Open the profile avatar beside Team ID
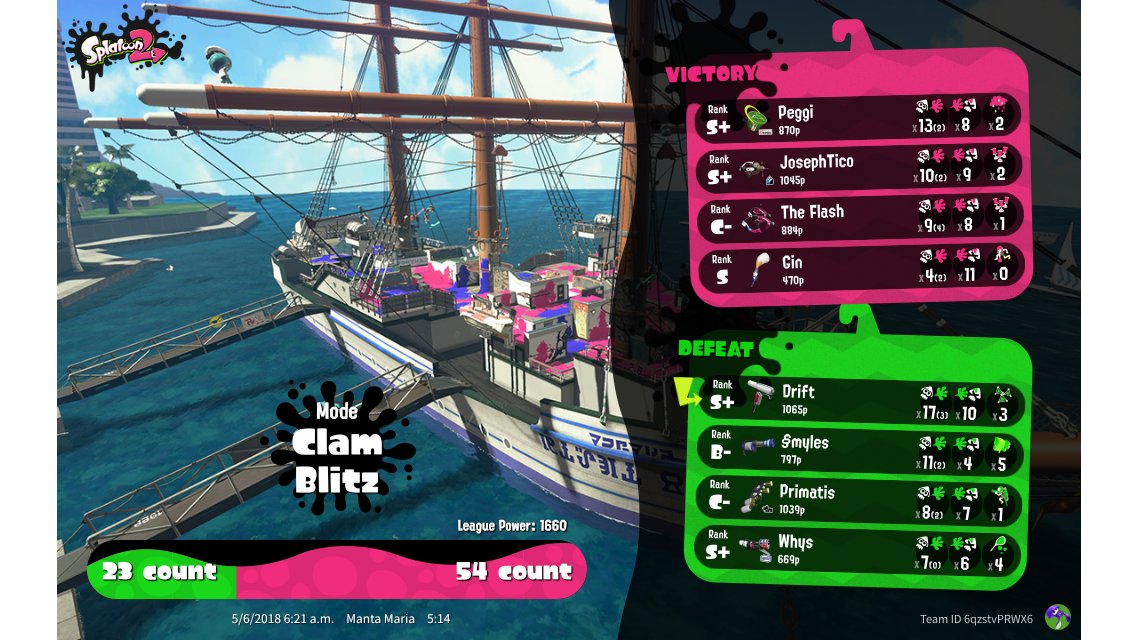The height and width of the screenshot is (640, 1138). pyautogui.click(x=1057, y=617)
